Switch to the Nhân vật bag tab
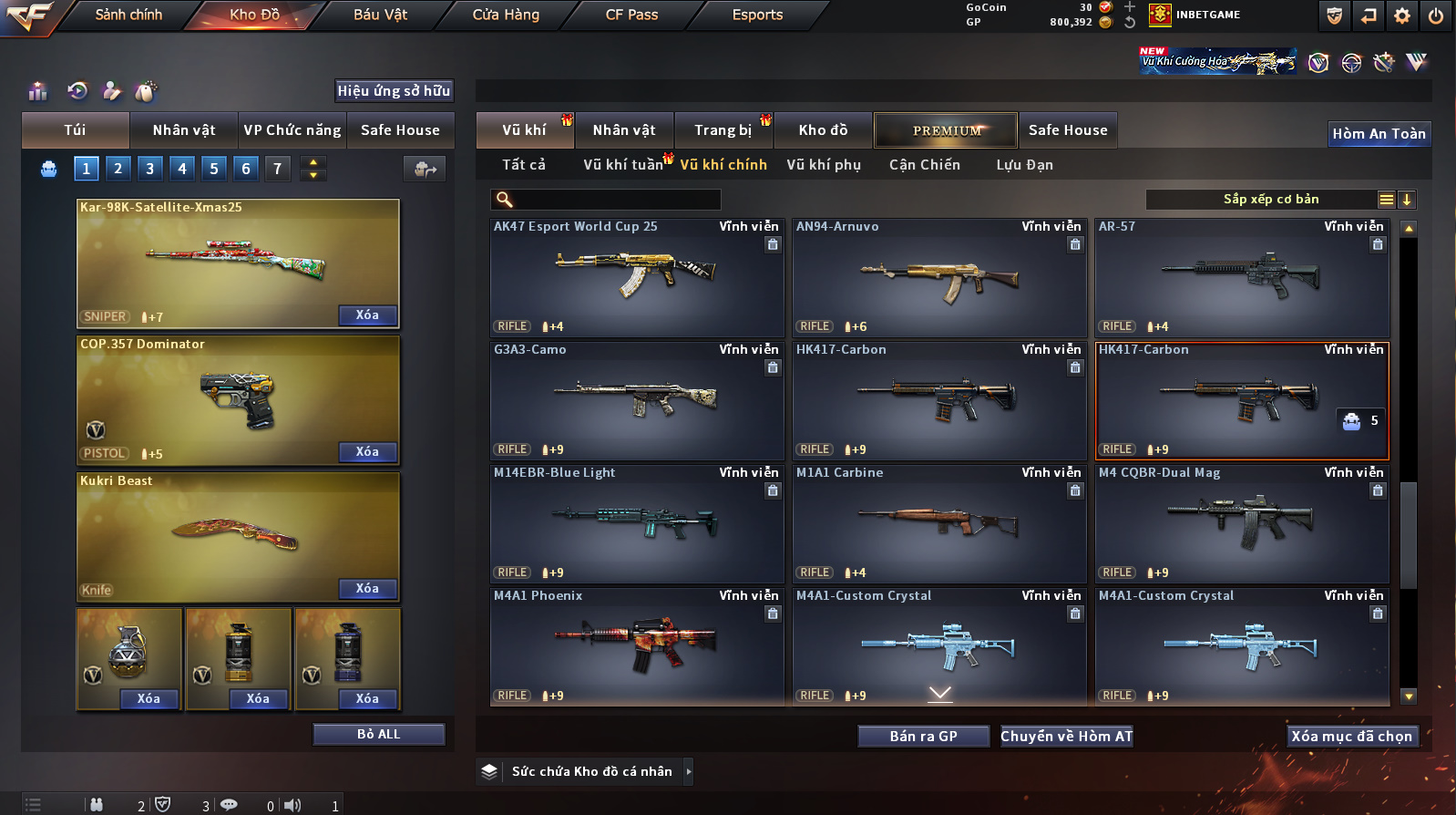1456x815 pixels. pyautogui.click(x=184, y=130)
